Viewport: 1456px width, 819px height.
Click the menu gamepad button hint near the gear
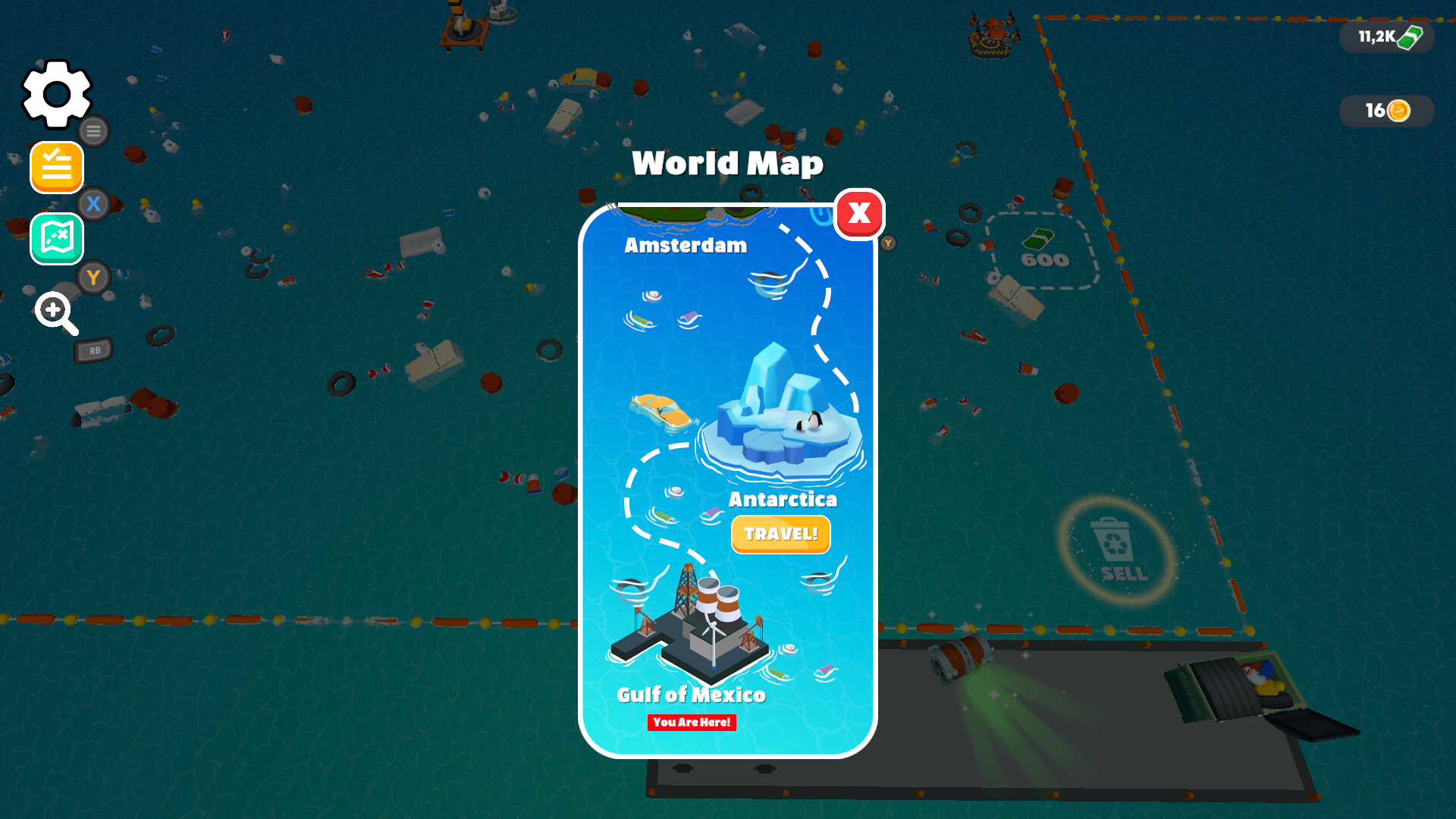point(93,130)
